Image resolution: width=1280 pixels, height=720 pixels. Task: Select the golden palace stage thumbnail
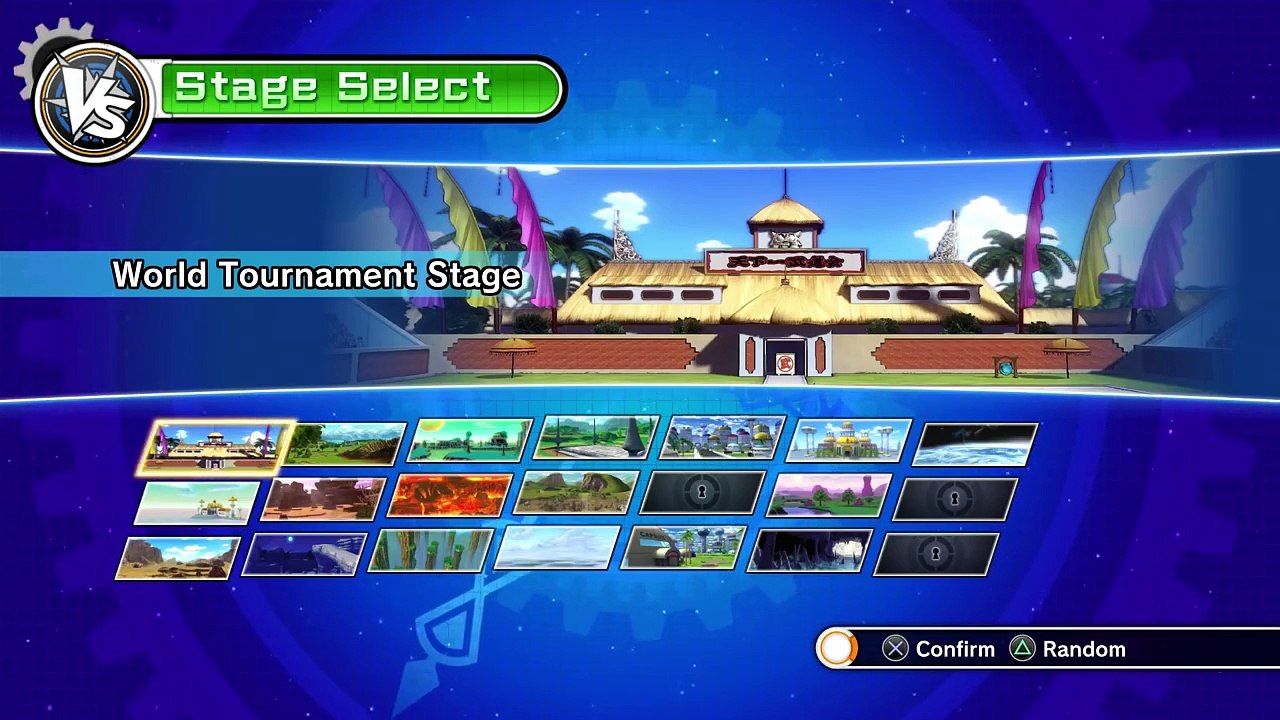(x=849, y=441)
